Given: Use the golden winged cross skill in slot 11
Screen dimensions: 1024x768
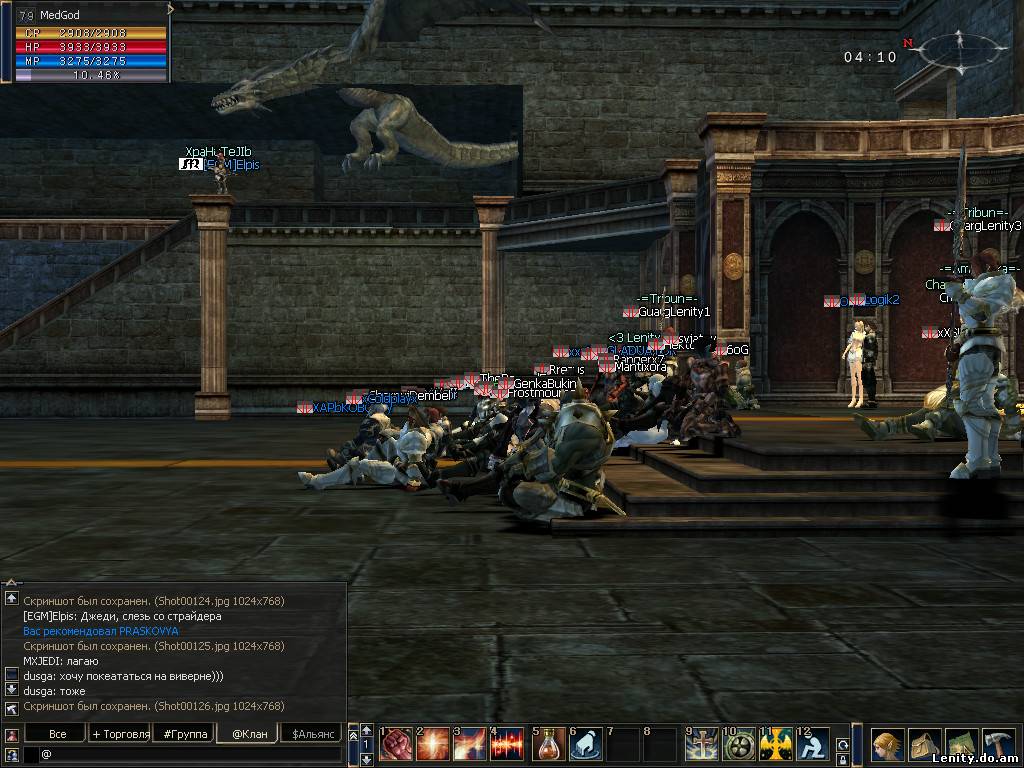Looking at the screenshot, I should (776, 744).
